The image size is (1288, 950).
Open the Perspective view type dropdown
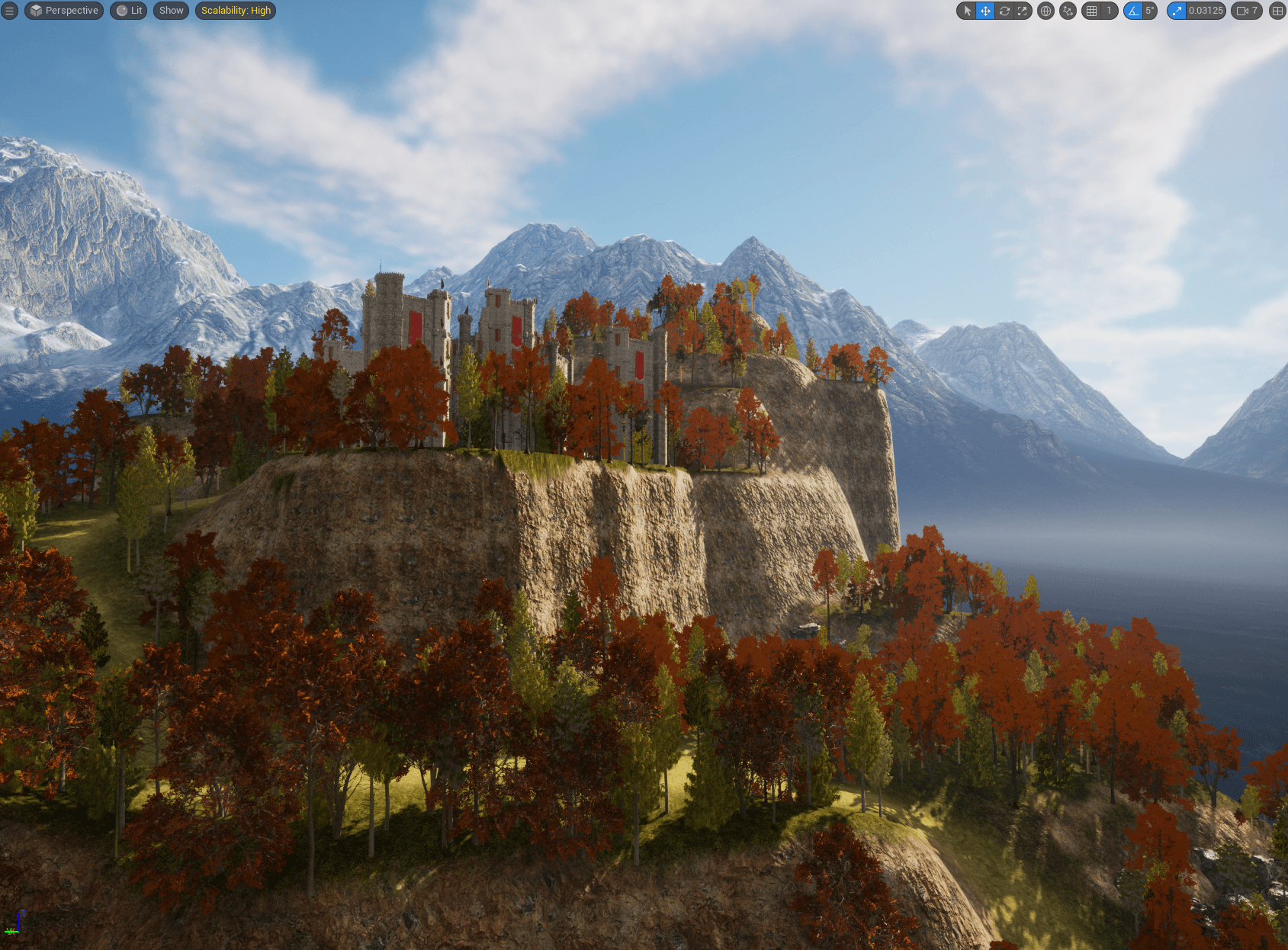[x=64, y=11]
